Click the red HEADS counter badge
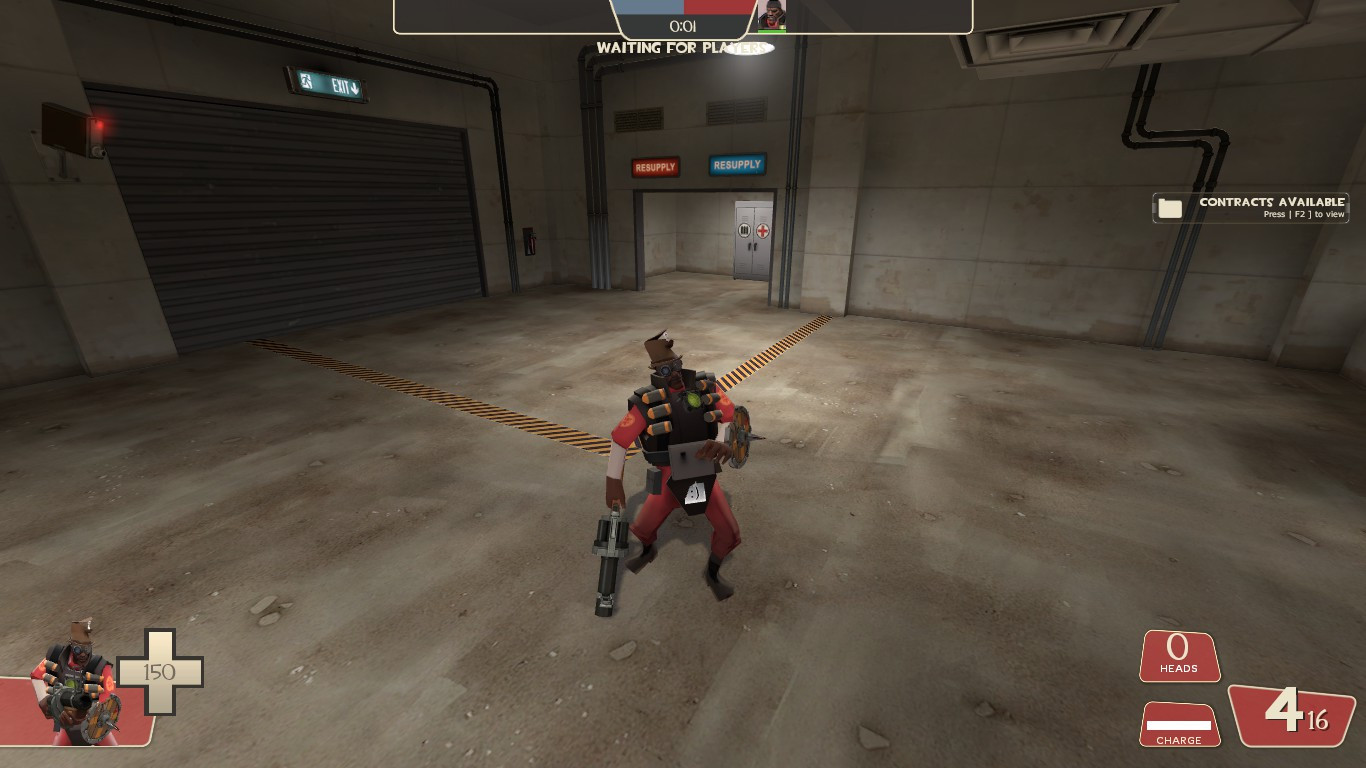1366x768 pixels. [1179, 657]
